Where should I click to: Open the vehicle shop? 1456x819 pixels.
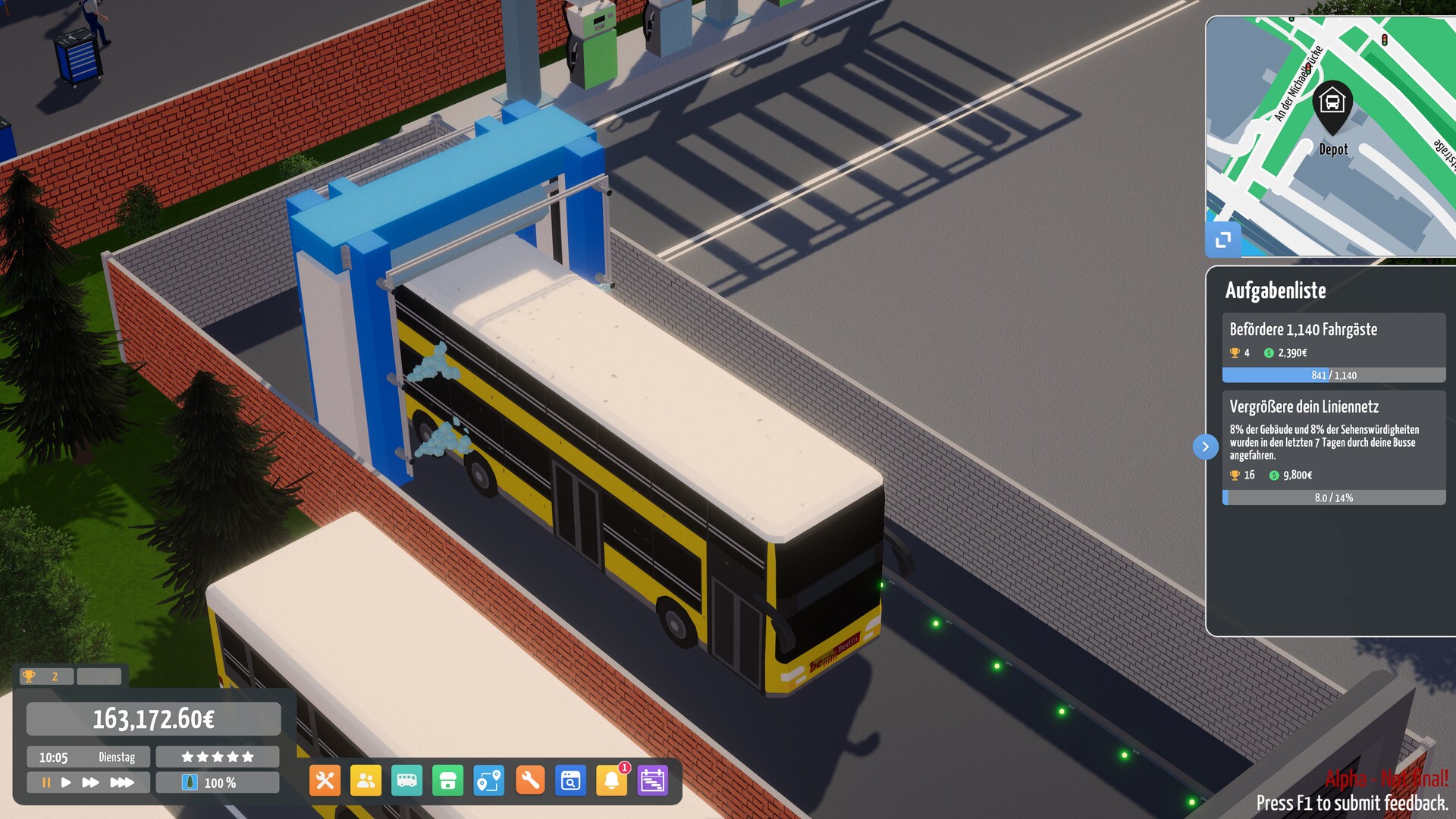pos(449,781)
